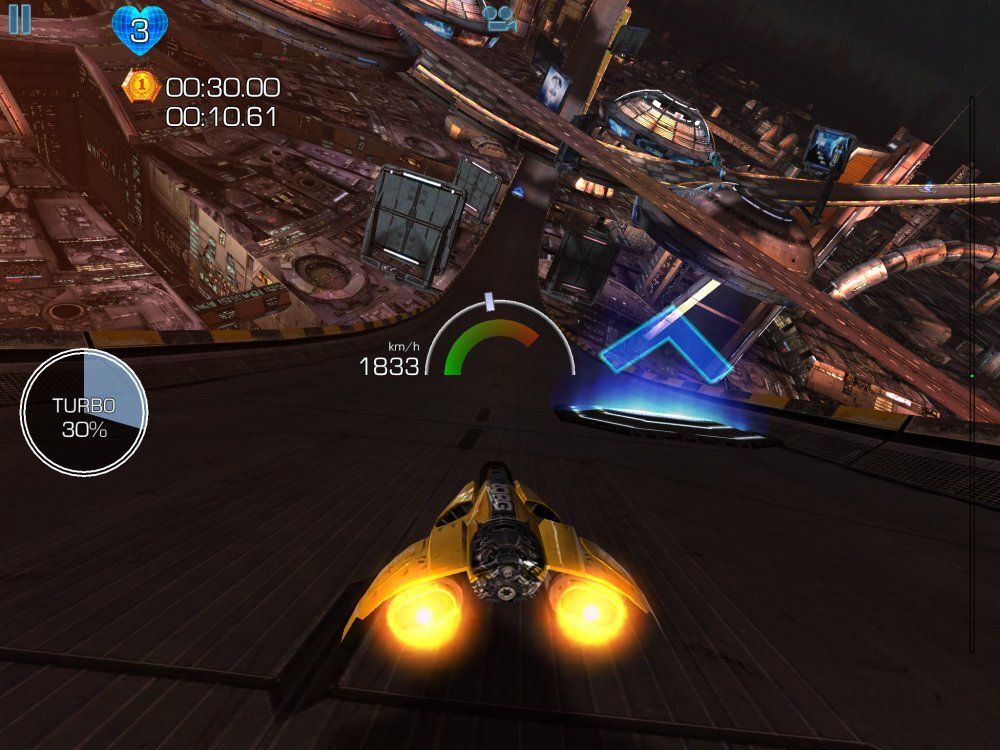Pause the race

19,19
